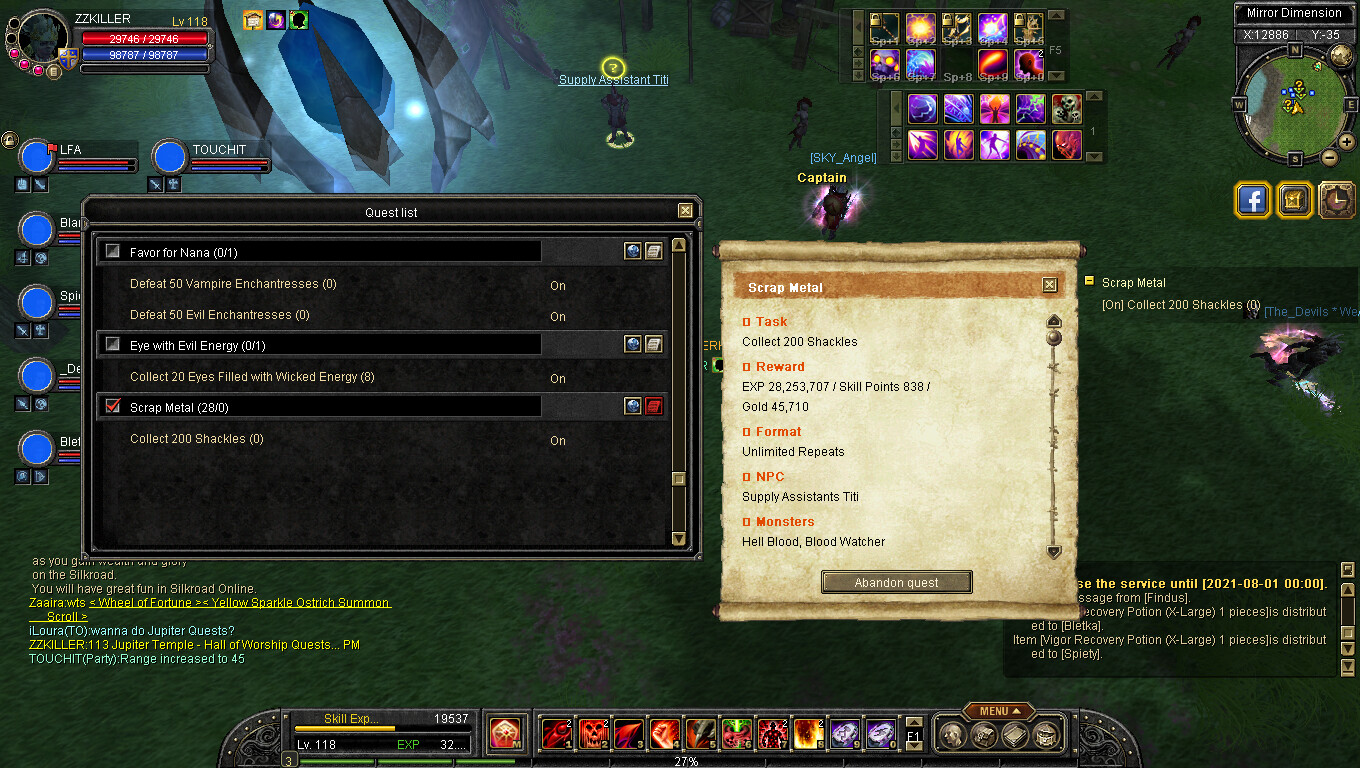Zoom out the minimap with minus button
This screenshot has width=1360, height=768.
(1329, 157)
